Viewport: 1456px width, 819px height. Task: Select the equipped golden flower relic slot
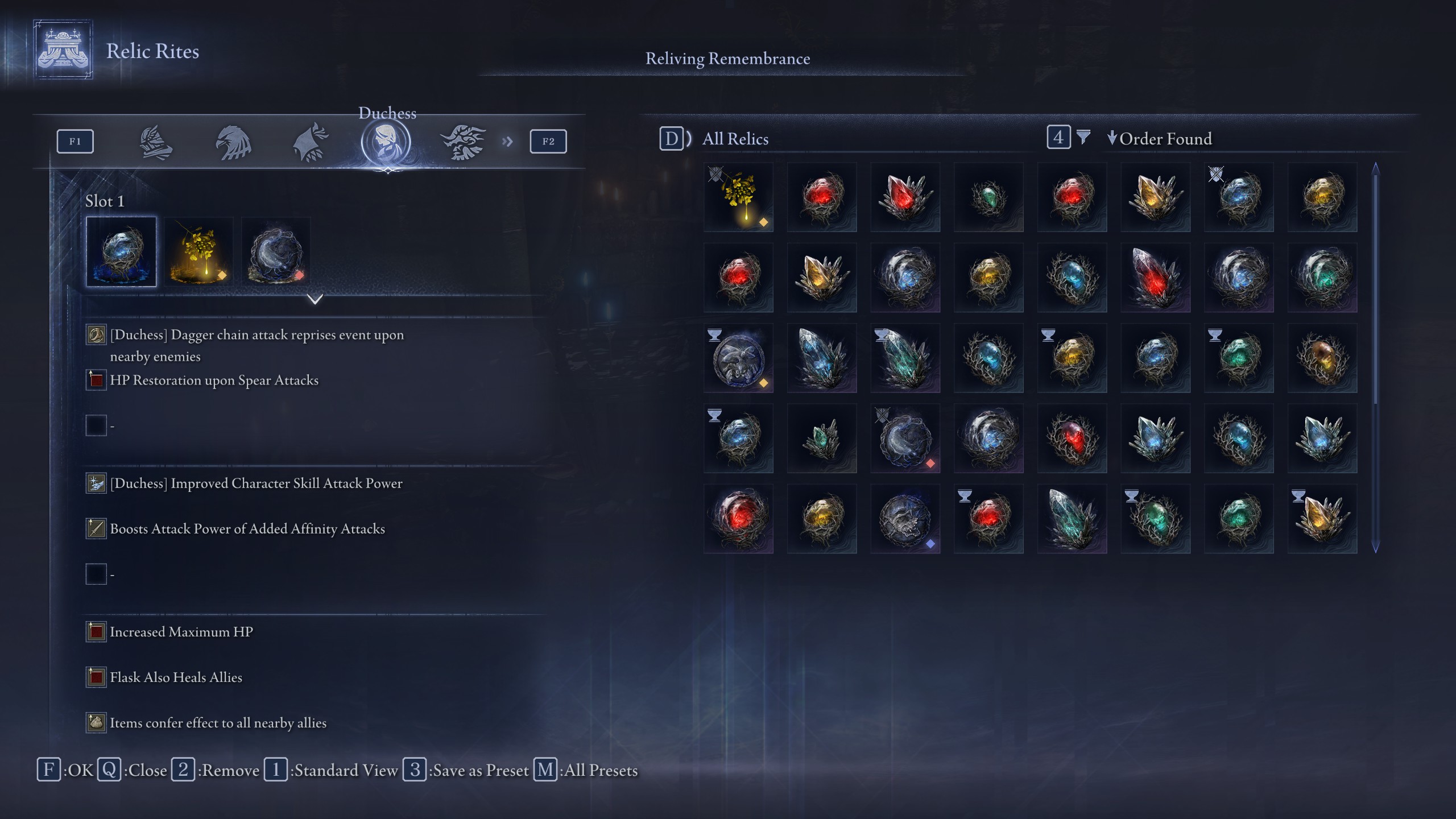198,251
